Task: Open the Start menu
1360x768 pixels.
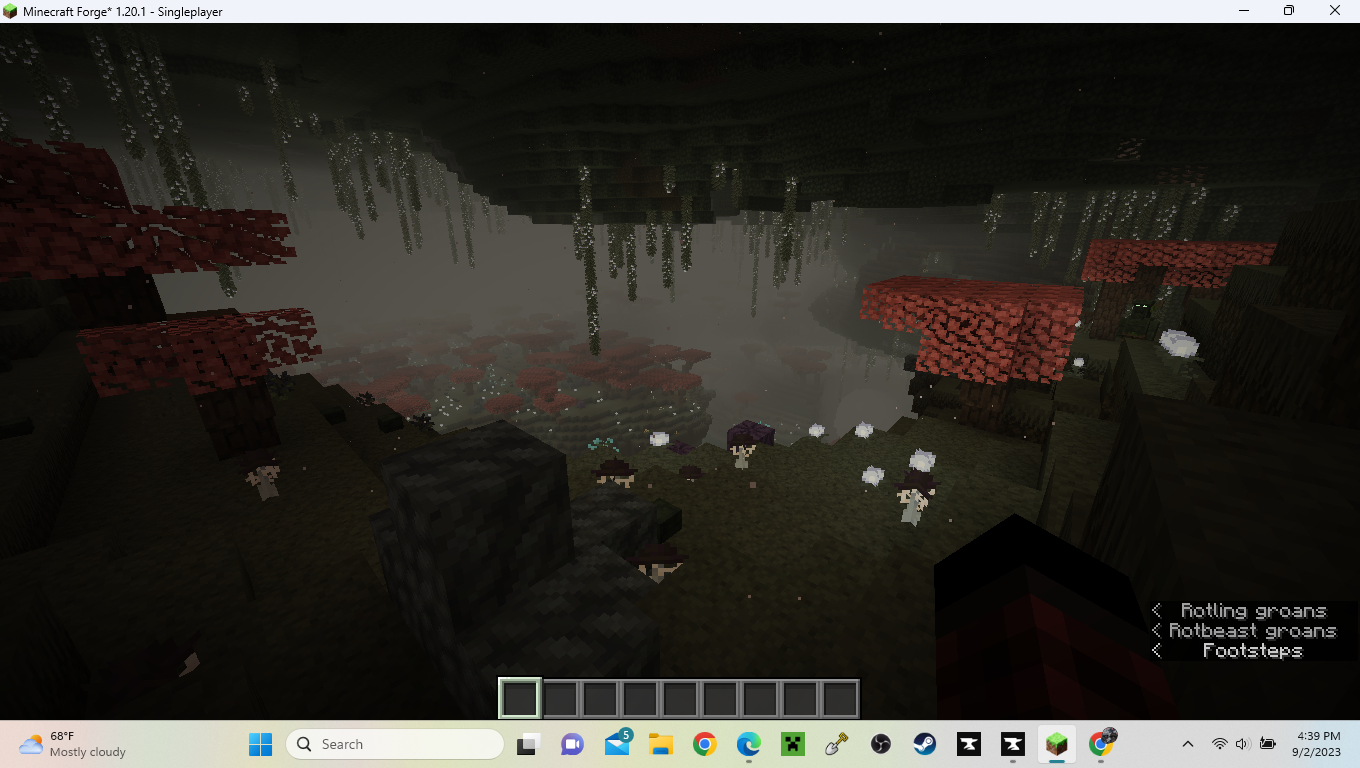Action: [x=259, y=744]
